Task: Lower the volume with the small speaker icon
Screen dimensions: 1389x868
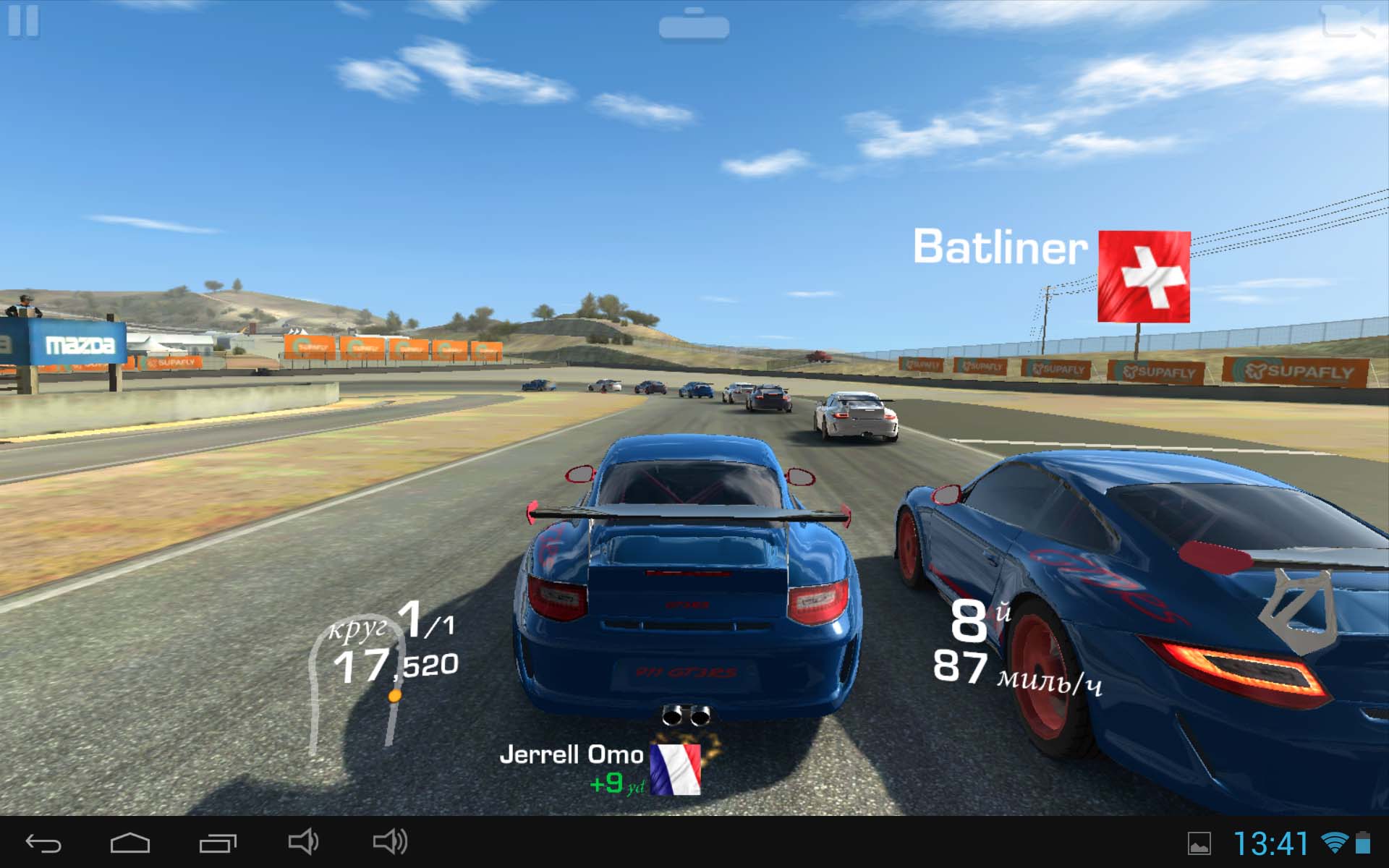Action: point(303,842)
